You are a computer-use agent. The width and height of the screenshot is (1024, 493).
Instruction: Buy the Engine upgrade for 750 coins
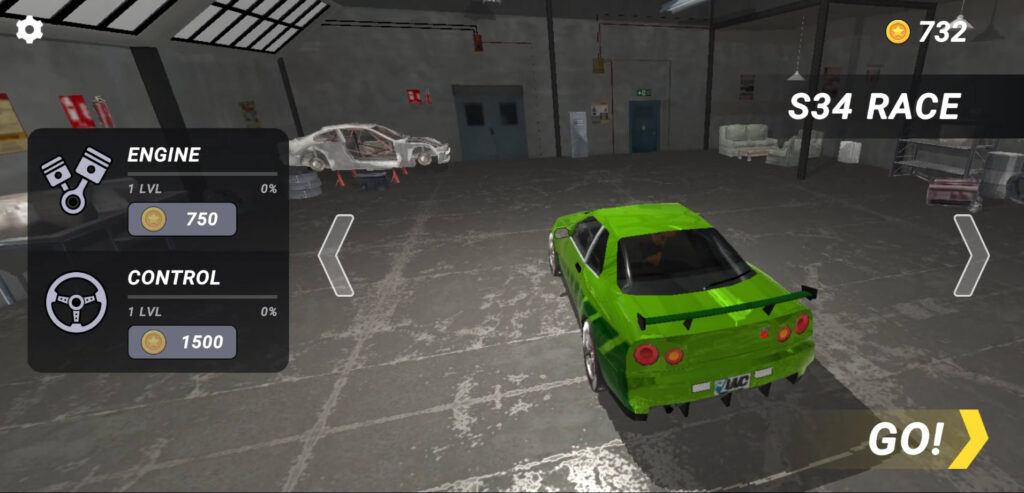point(182,219)
